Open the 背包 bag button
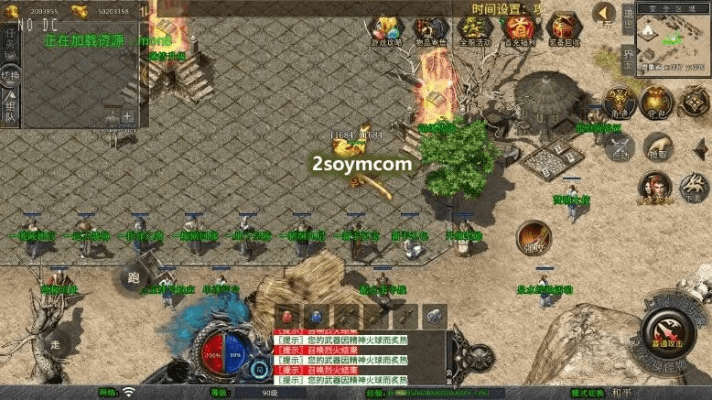 point(657,101)
